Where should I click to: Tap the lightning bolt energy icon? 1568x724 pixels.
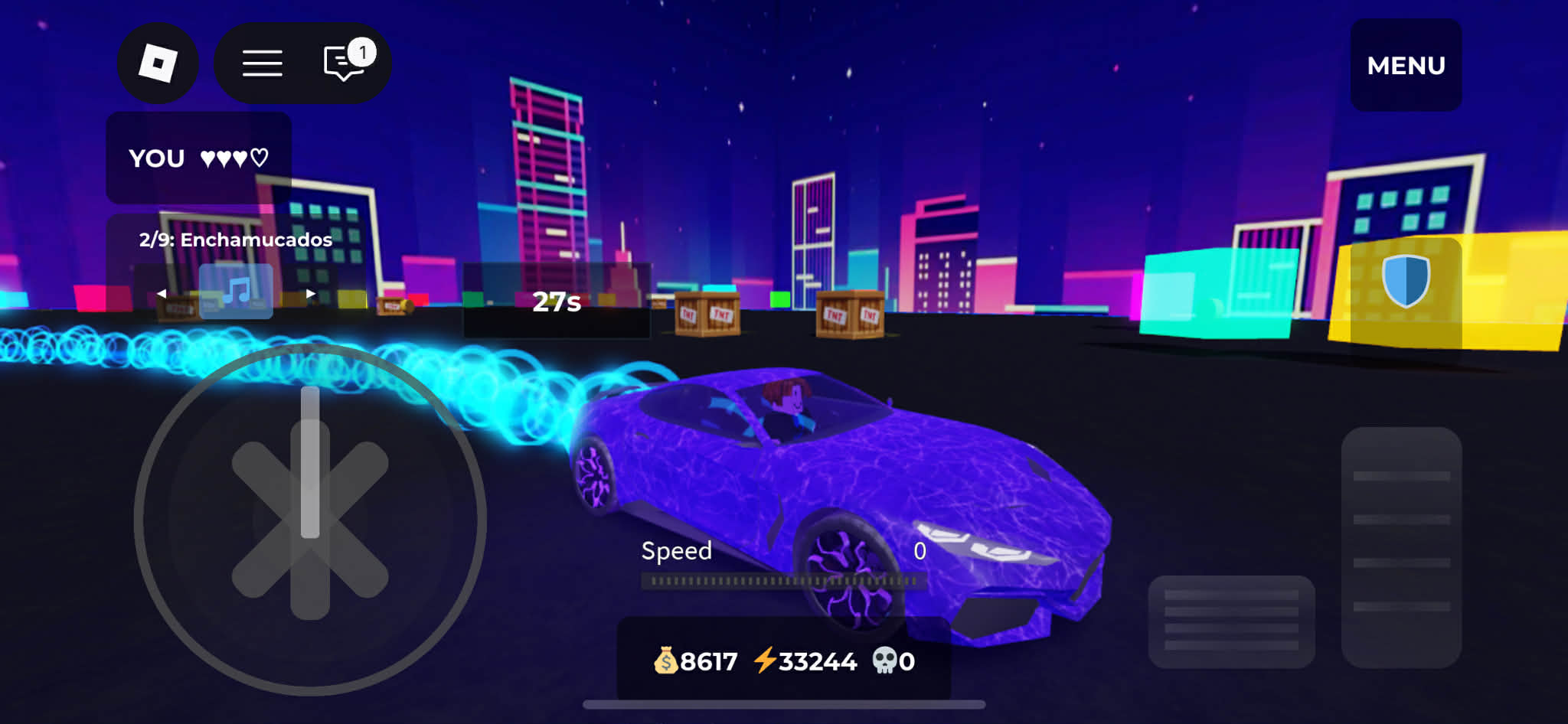pyautogui.click(x=766, y=660)
